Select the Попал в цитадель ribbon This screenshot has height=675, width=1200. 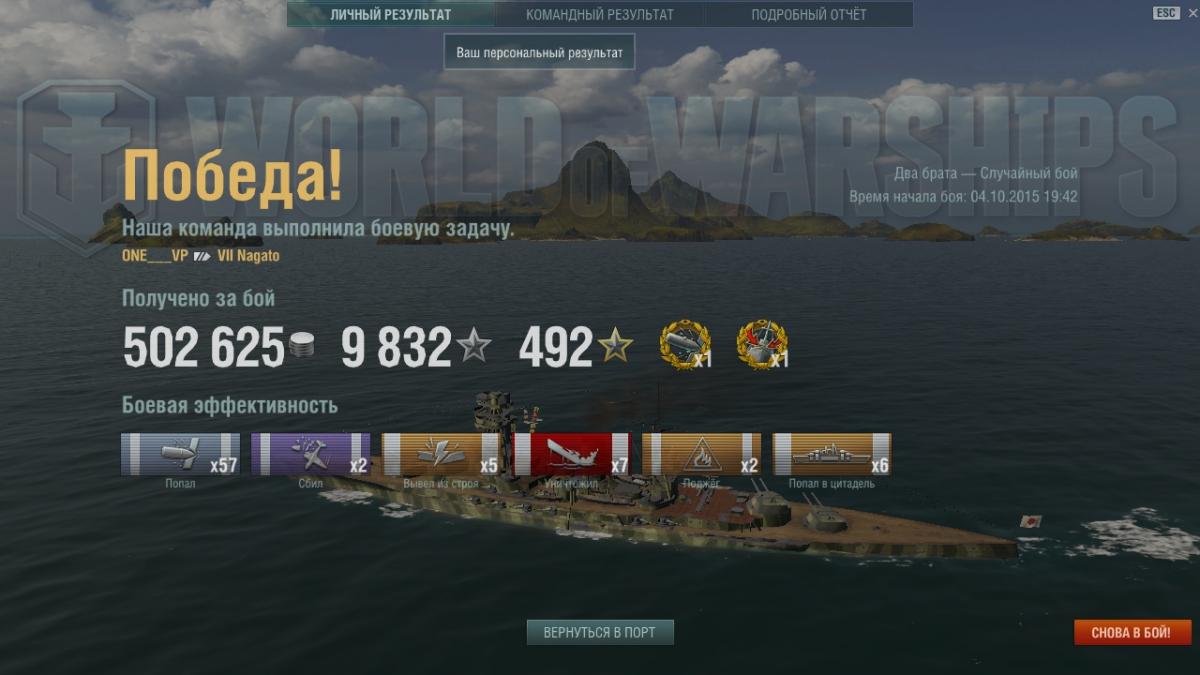point(832,454)
